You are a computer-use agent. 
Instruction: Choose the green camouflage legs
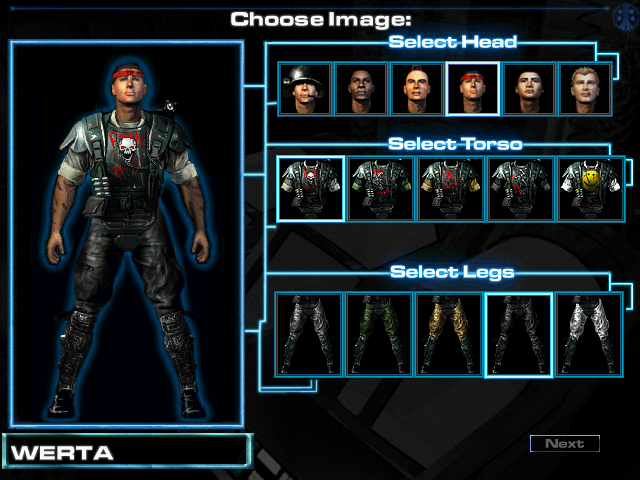(x=379, y=334)
